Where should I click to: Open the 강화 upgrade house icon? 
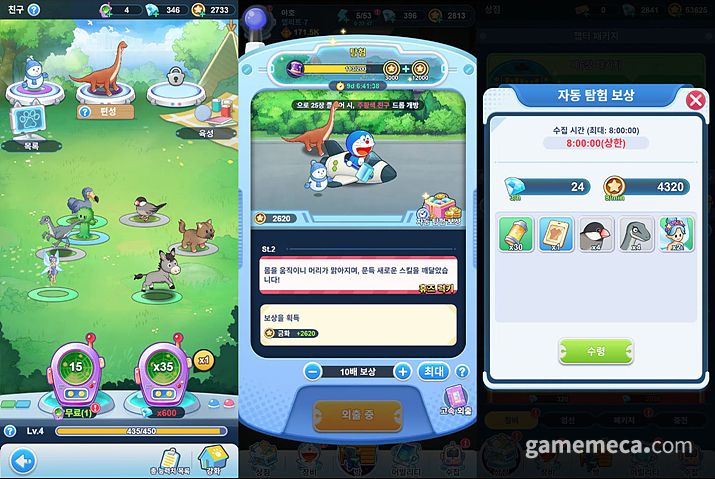point(213,458)
